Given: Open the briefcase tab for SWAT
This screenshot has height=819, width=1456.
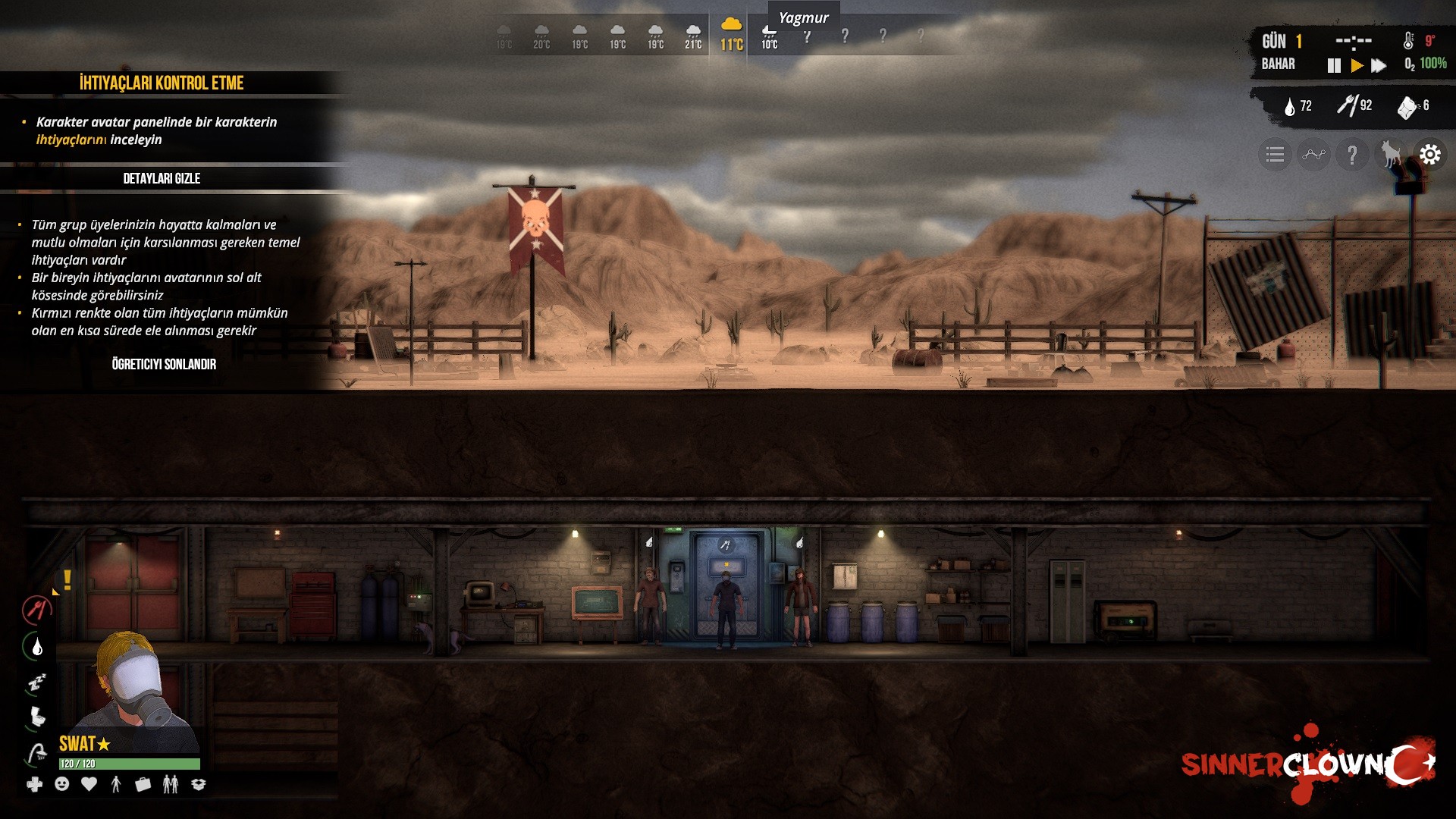Looking at the screenshot, I should click(x=143, y=785).
